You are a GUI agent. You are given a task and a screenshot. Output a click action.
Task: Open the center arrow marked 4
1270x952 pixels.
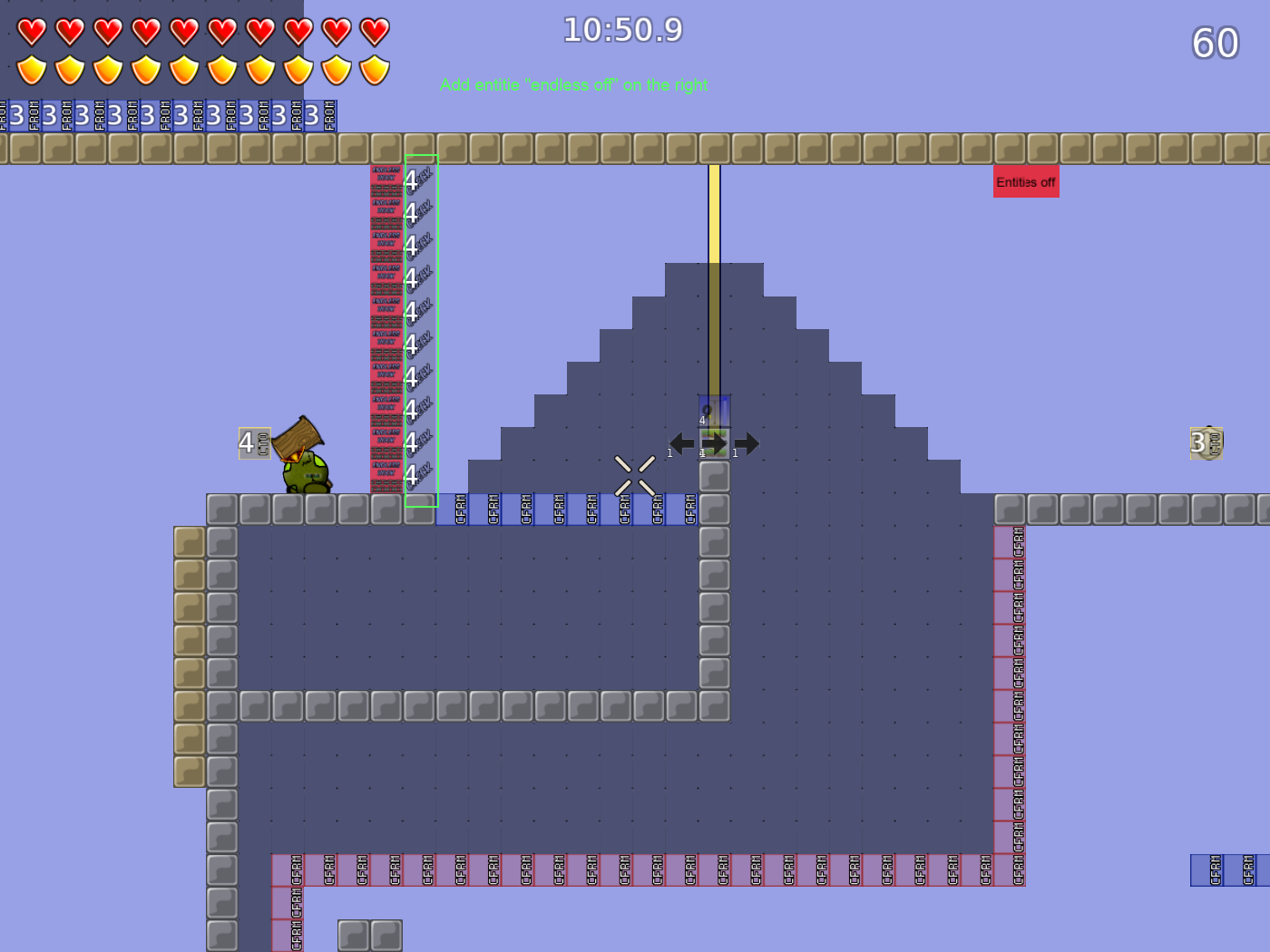(713, 443)
